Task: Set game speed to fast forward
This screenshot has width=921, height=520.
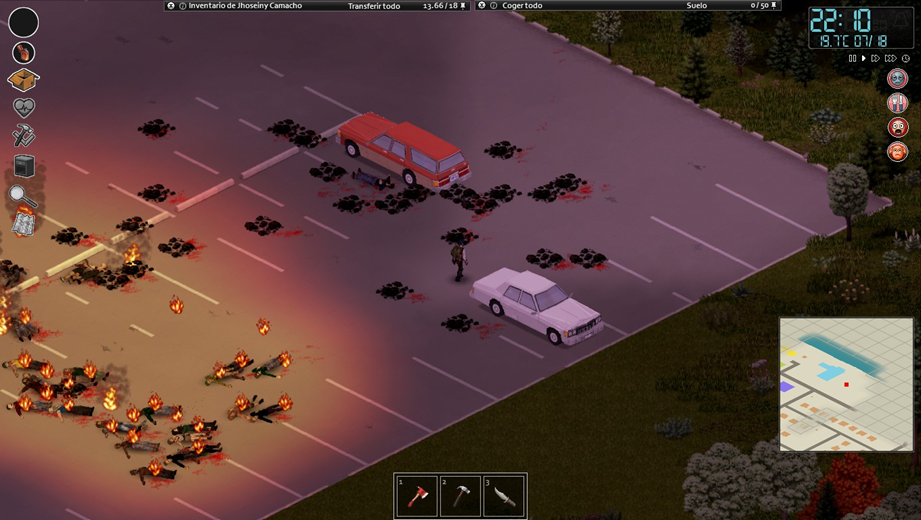Action: click(x=876, y=59)
